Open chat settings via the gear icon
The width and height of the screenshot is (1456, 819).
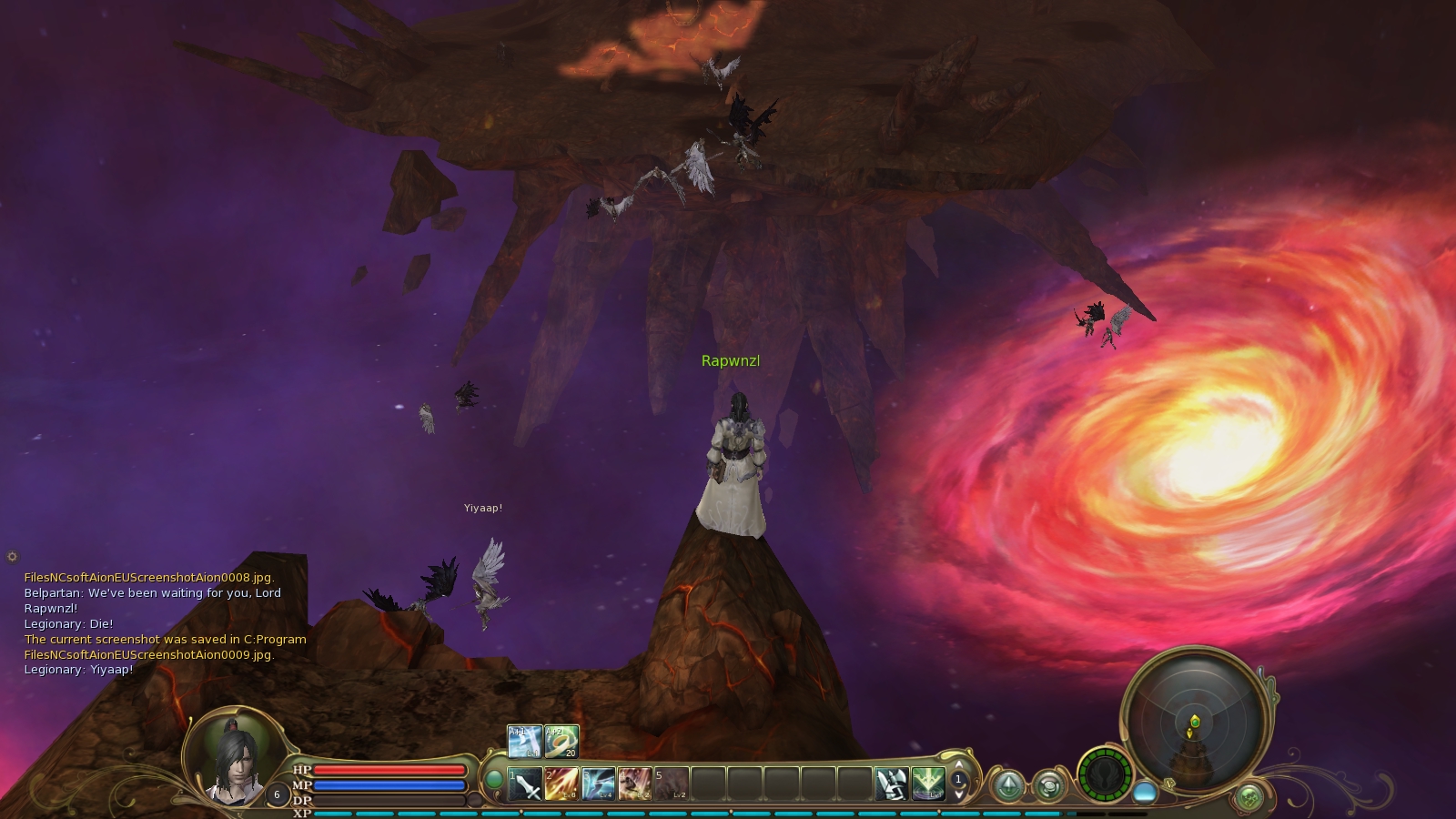(12, 556)
